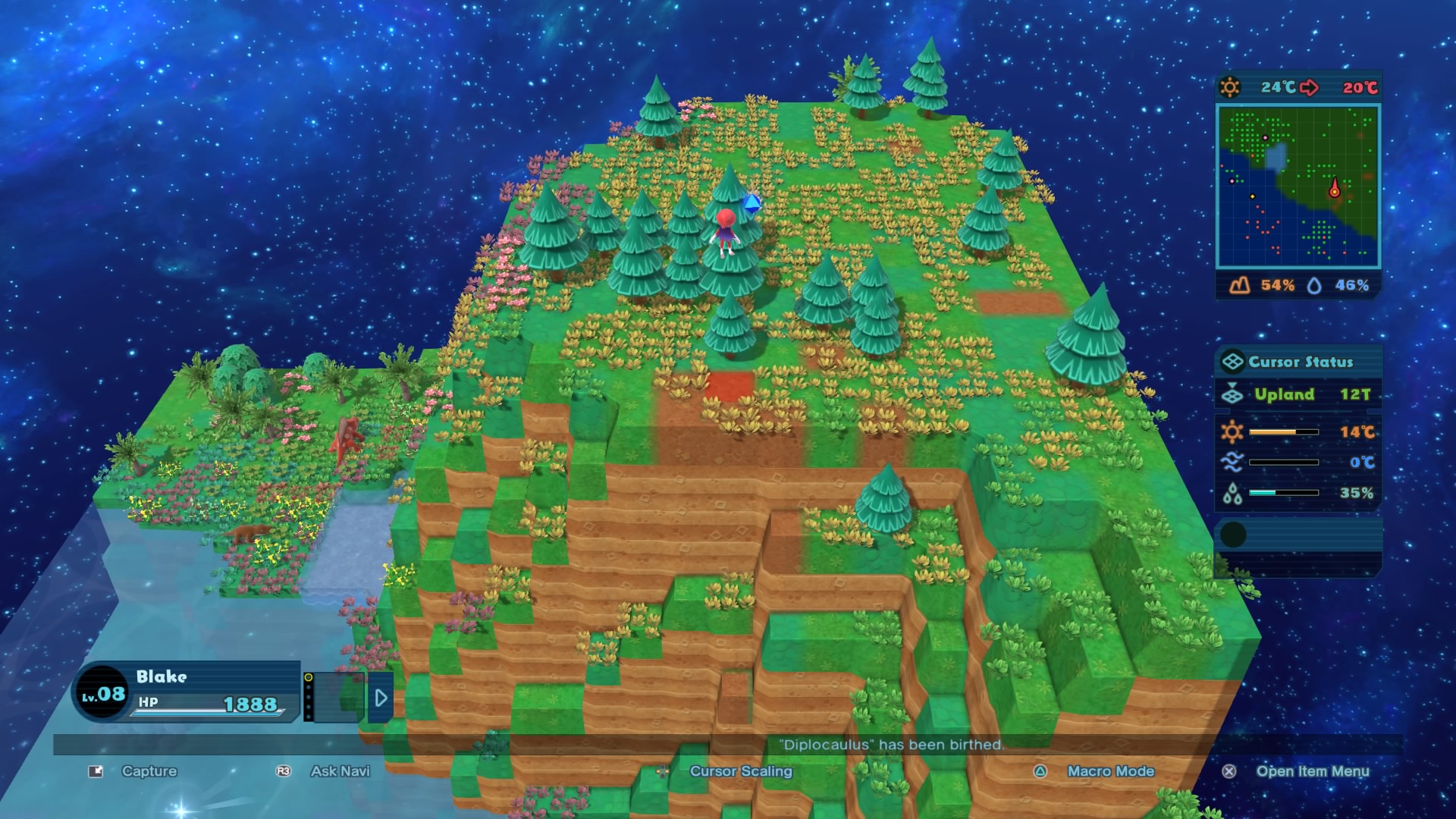
Task: Click the Capture share icon
Action: (x=94, y=771)
